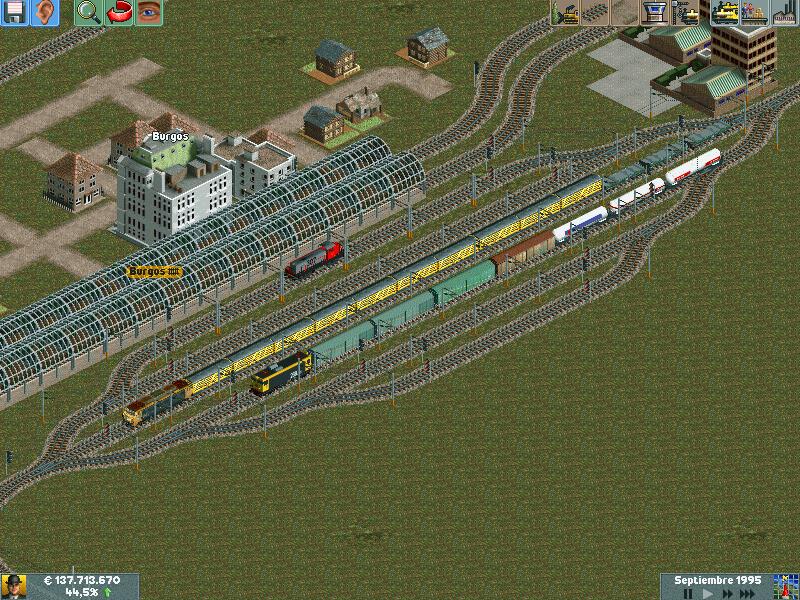Open the floppy disk save menu
The height and width of the screenshot is (600, 800).
pos(14,13)
